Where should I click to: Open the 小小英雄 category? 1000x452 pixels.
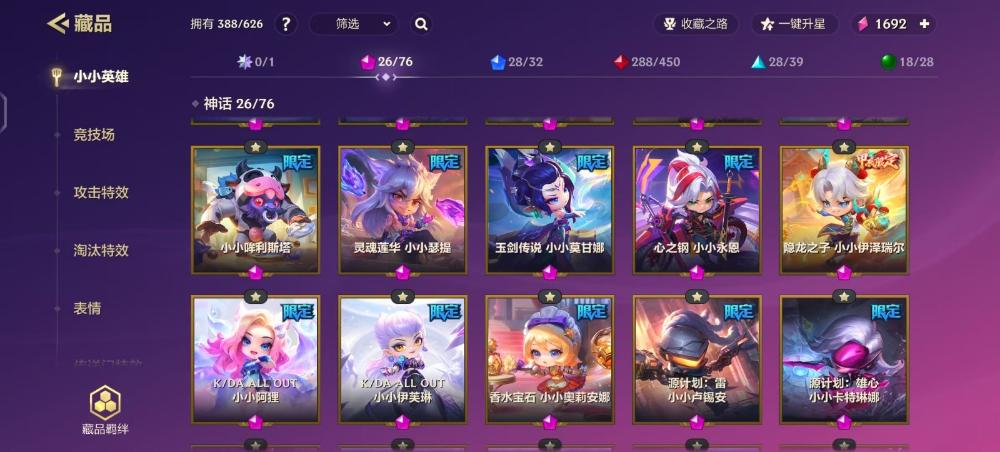pos(100,76)
